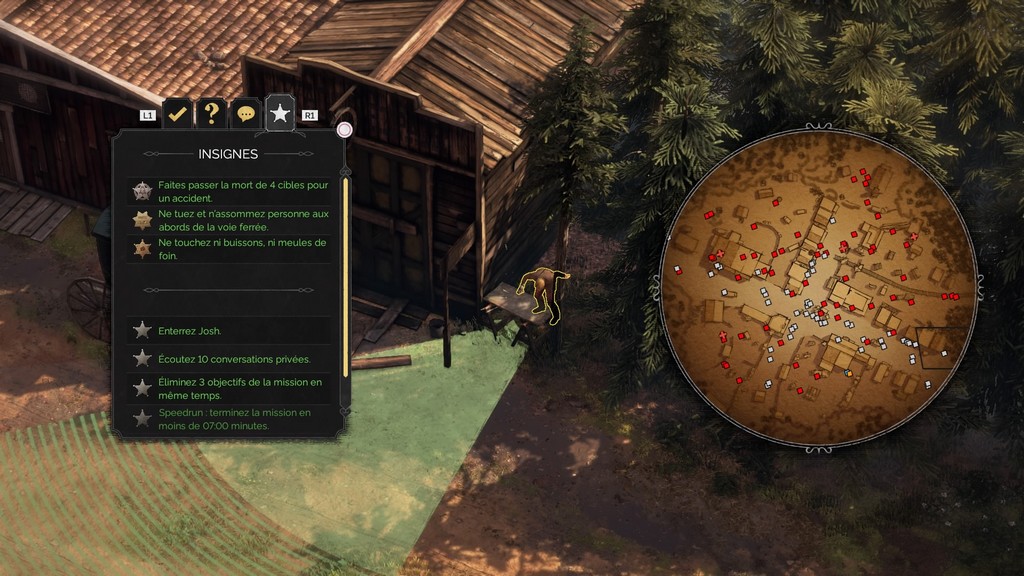The width and height of the screenshot is (1024, 576).
Task: Switch to the checkmark objectives tab
Action: tap(178, 114)
